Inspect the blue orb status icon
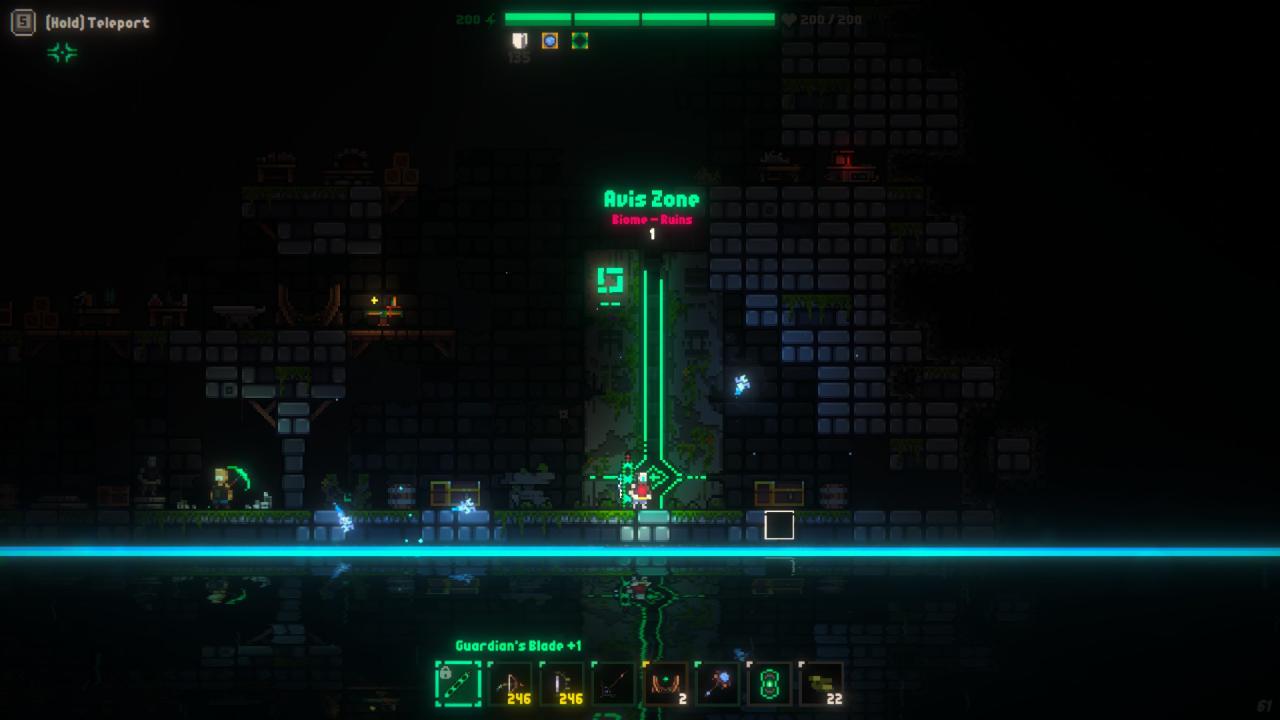The image size is (1280, 720). coord(549,41)
